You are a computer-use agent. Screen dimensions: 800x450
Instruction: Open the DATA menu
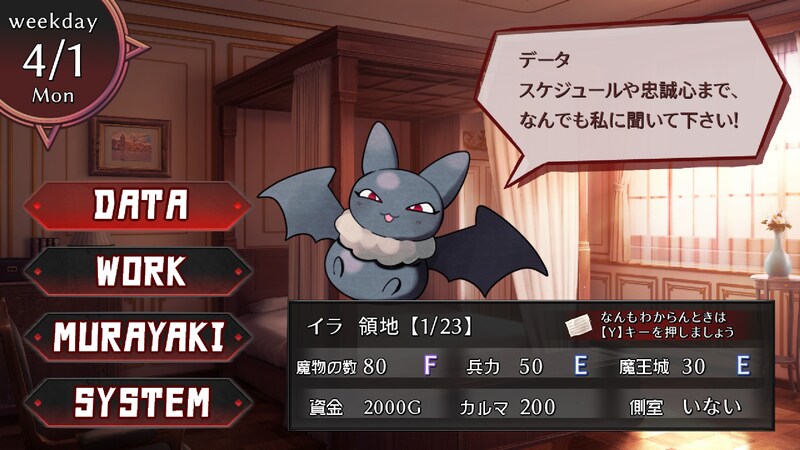click(x=140, y=204)
